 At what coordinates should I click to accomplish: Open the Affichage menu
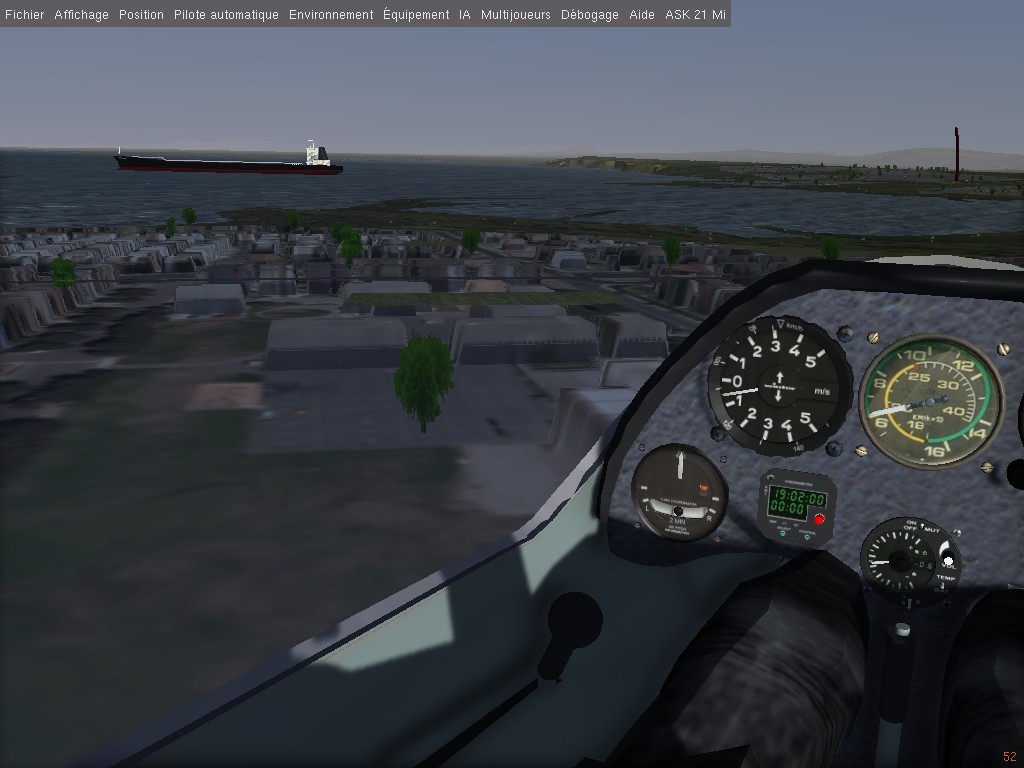[81, 15]
